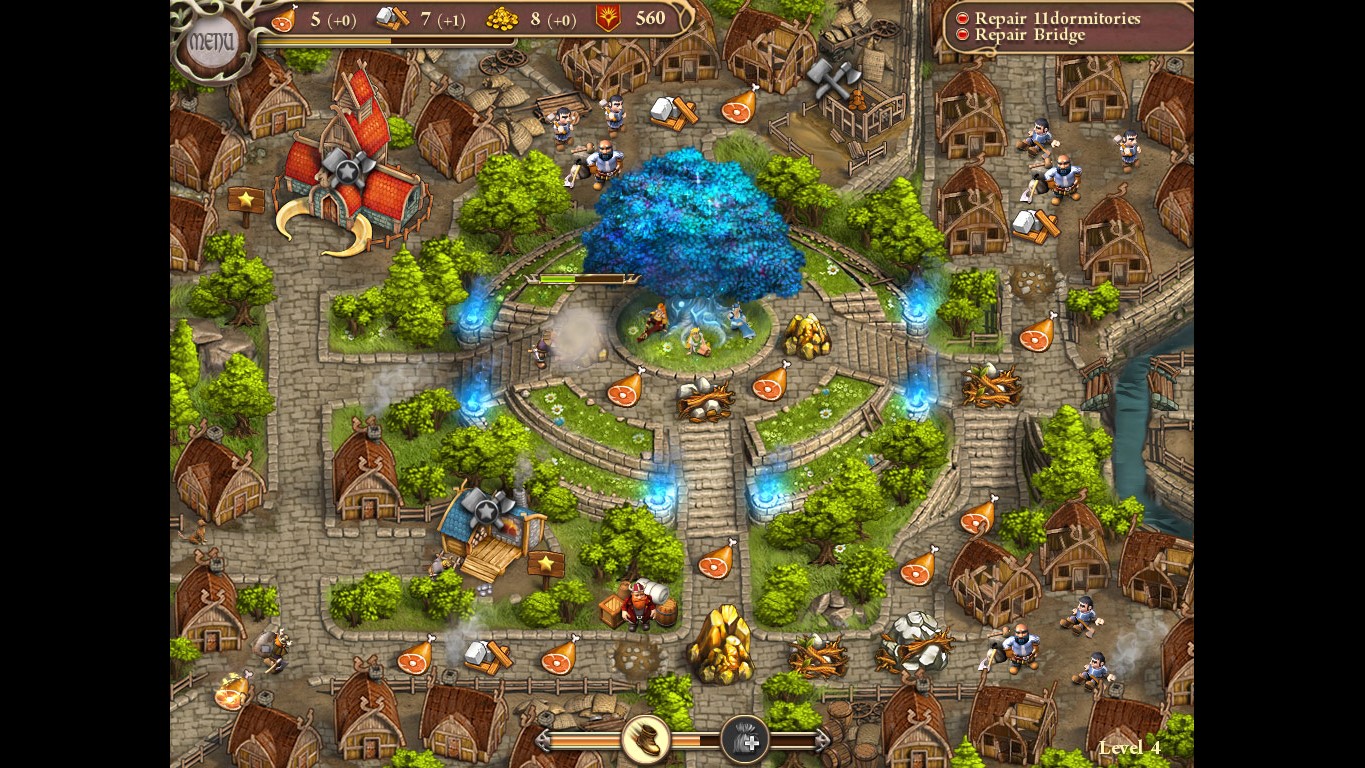Click the red shield score emblem

607,16
